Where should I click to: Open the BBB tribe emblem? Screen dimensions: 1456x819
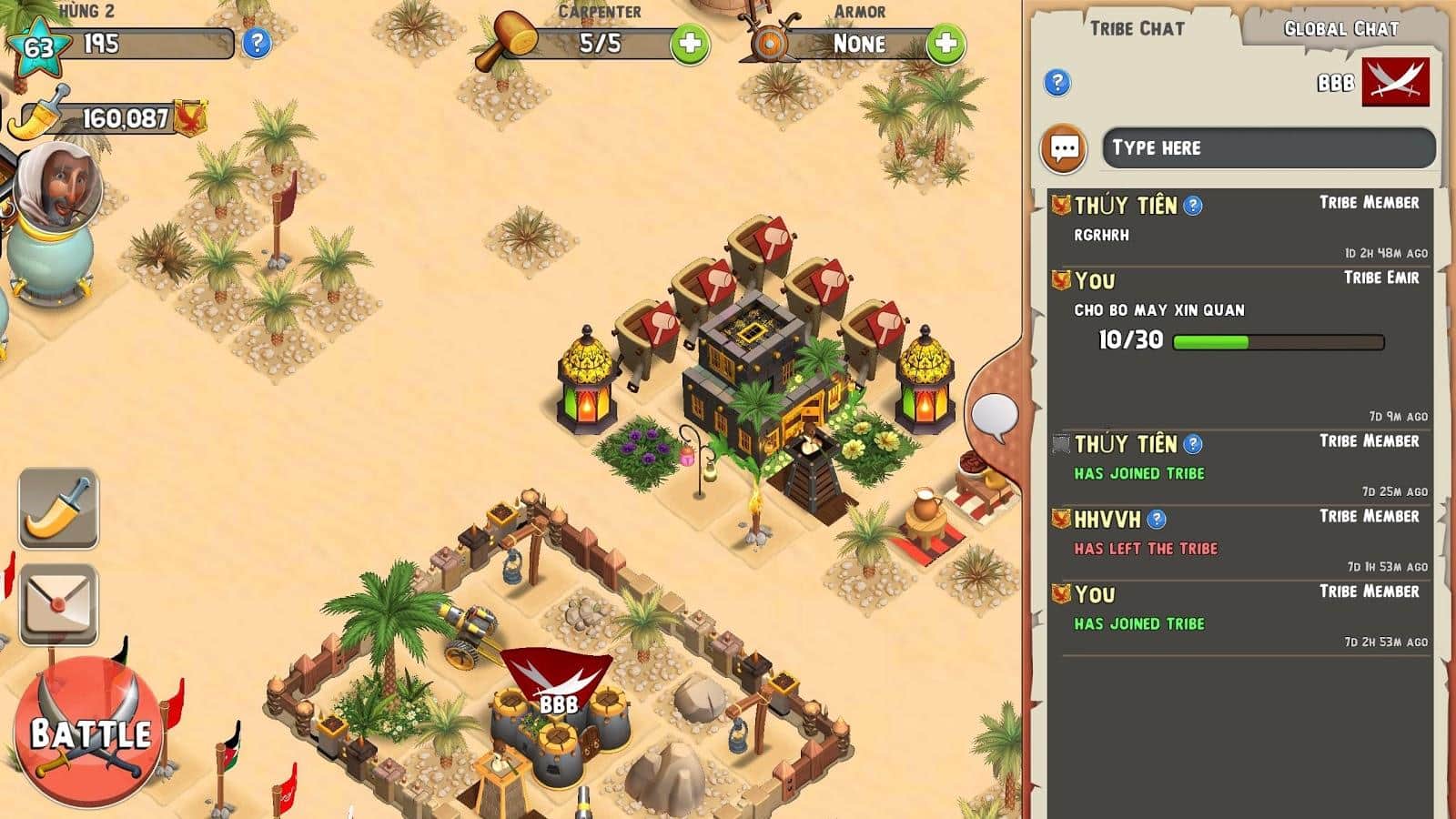point(1395,83)
